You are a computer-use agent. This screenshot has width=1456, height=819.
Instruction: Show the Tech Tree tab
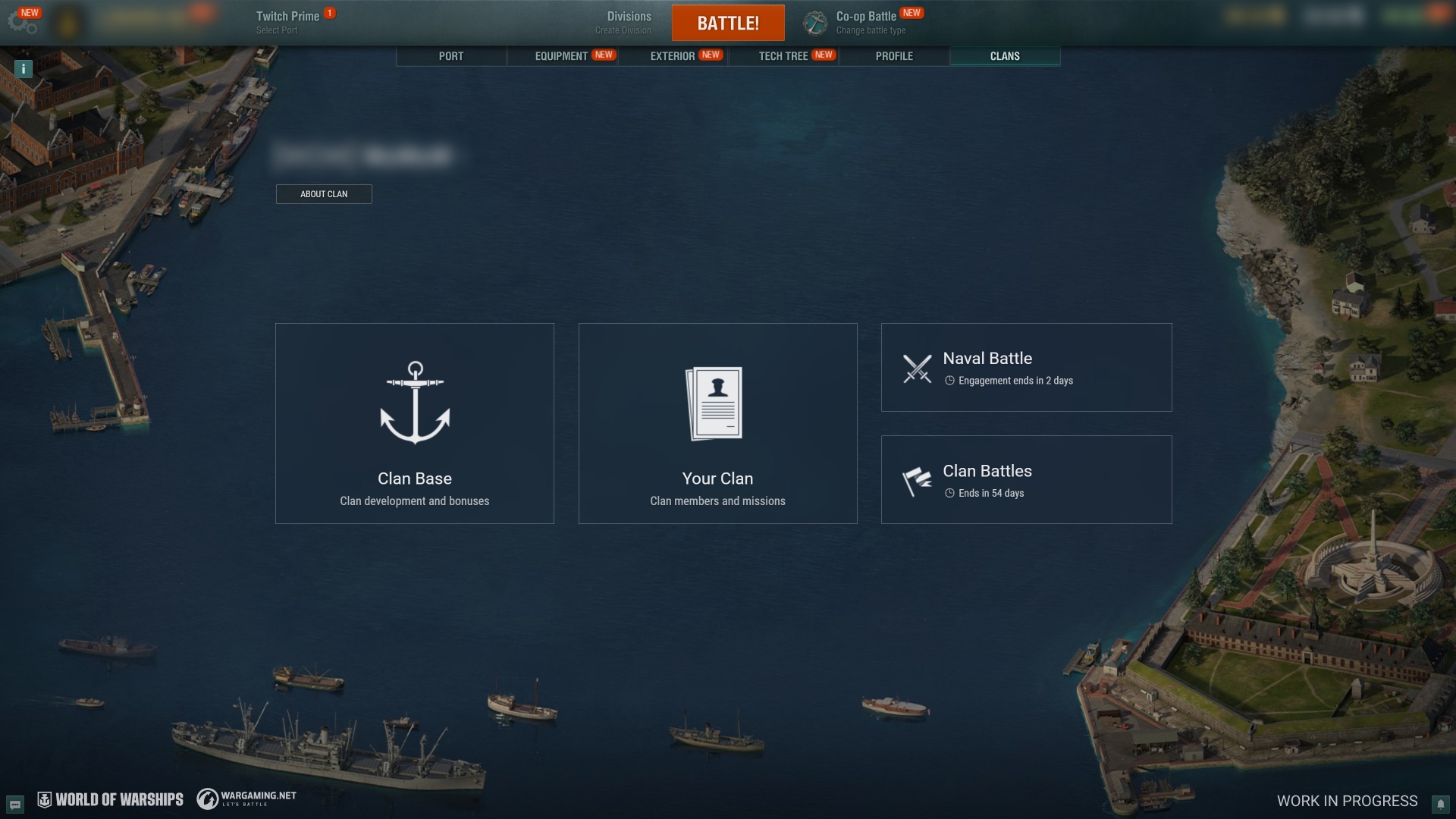(x=783, y=56)
